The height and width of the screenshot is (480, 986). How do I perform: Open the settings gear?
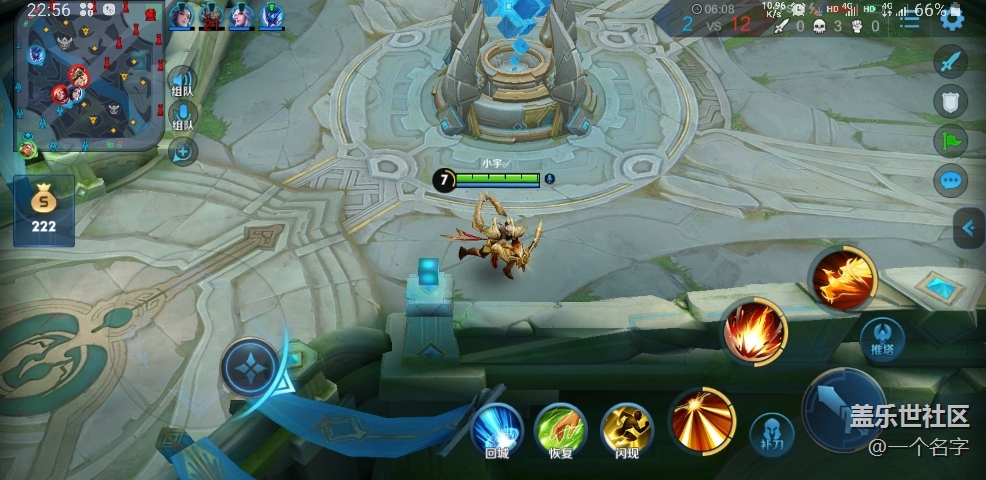[952, 19]
